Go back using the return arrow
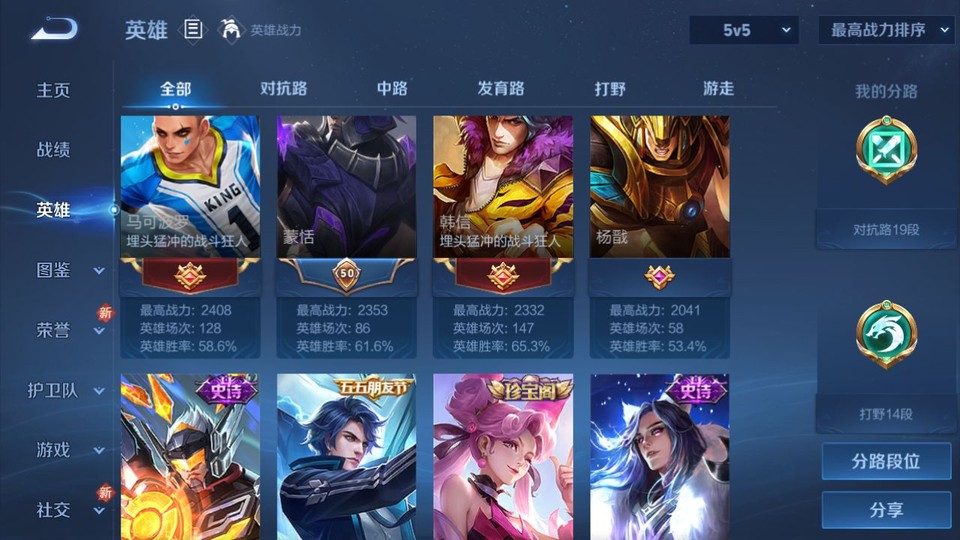960x540 pixels. coord(54,30)
